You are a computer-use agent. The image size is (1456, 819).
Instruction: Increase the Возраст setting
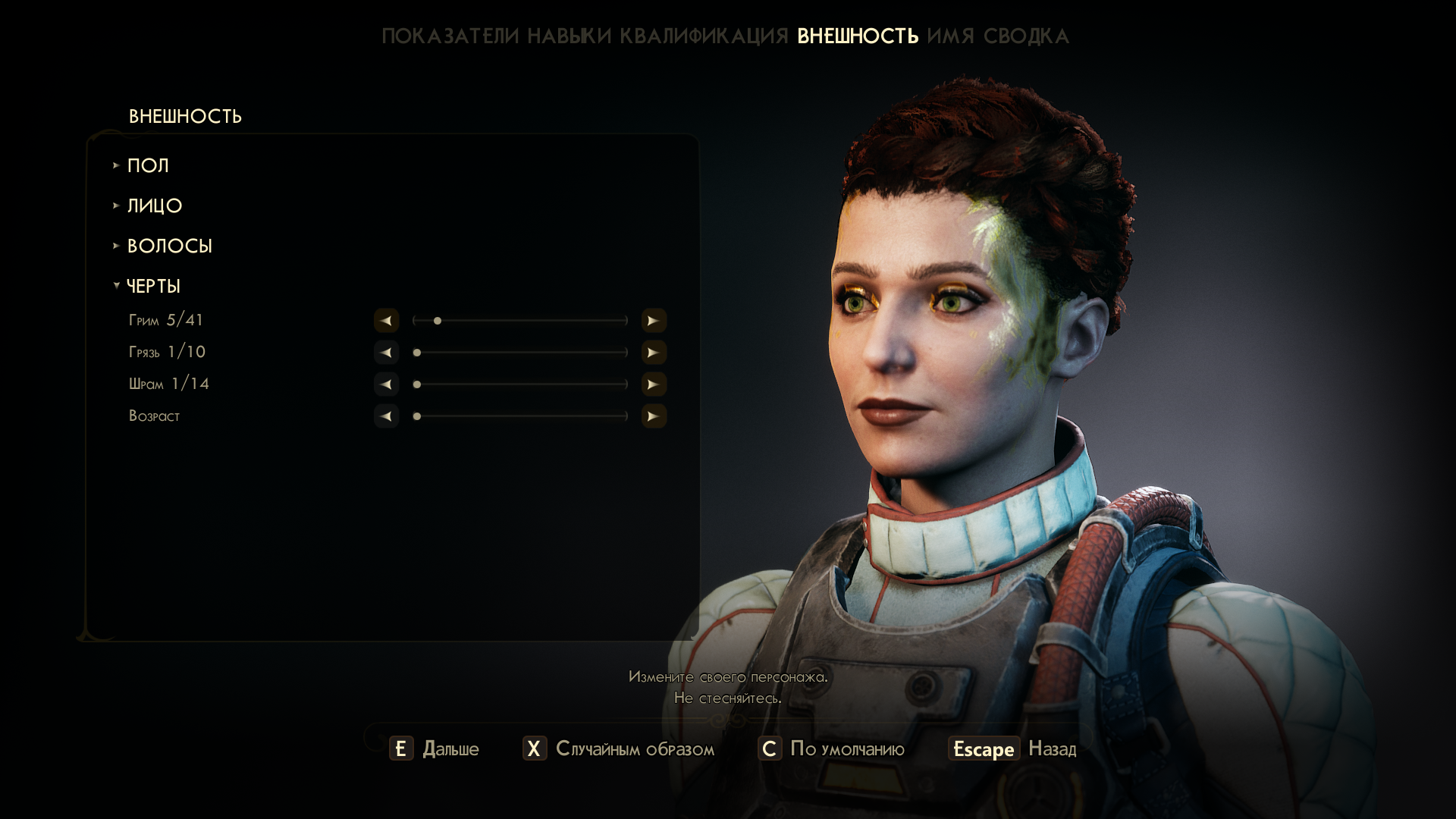654,416
